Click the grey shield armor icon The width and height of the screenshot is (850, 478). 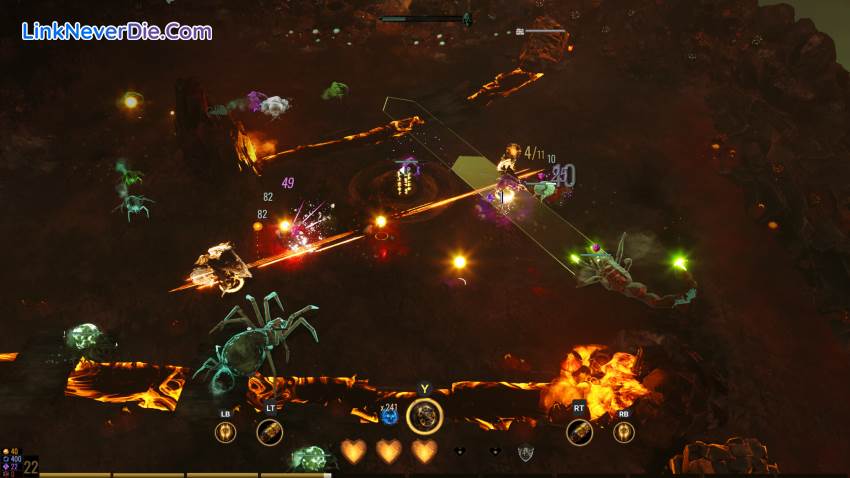pos(525,453)
